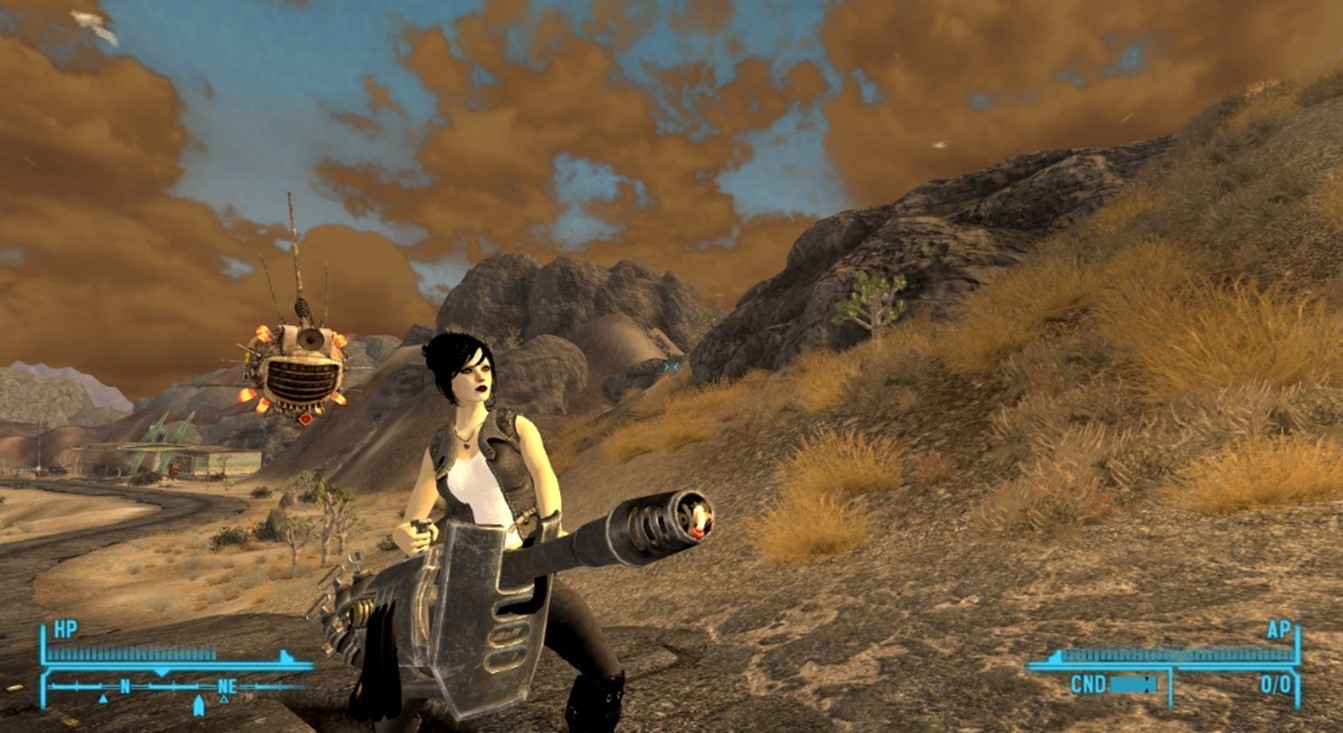Click the rightmost tick of the compass strip
1343x733 pixels.
pyautogui.click(x=283, y=686)
